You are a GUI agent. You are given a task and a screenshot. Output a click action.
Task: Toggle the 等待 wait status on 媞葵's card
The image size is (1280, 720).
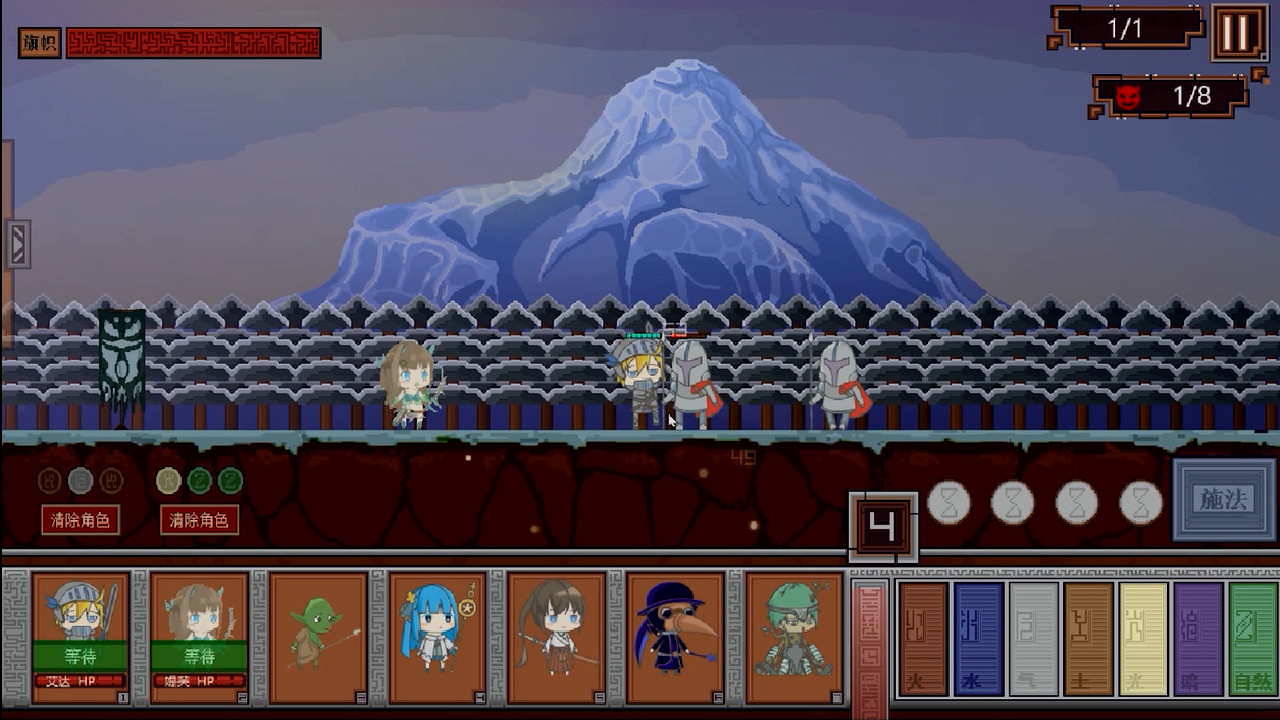[x=202, y=656]
